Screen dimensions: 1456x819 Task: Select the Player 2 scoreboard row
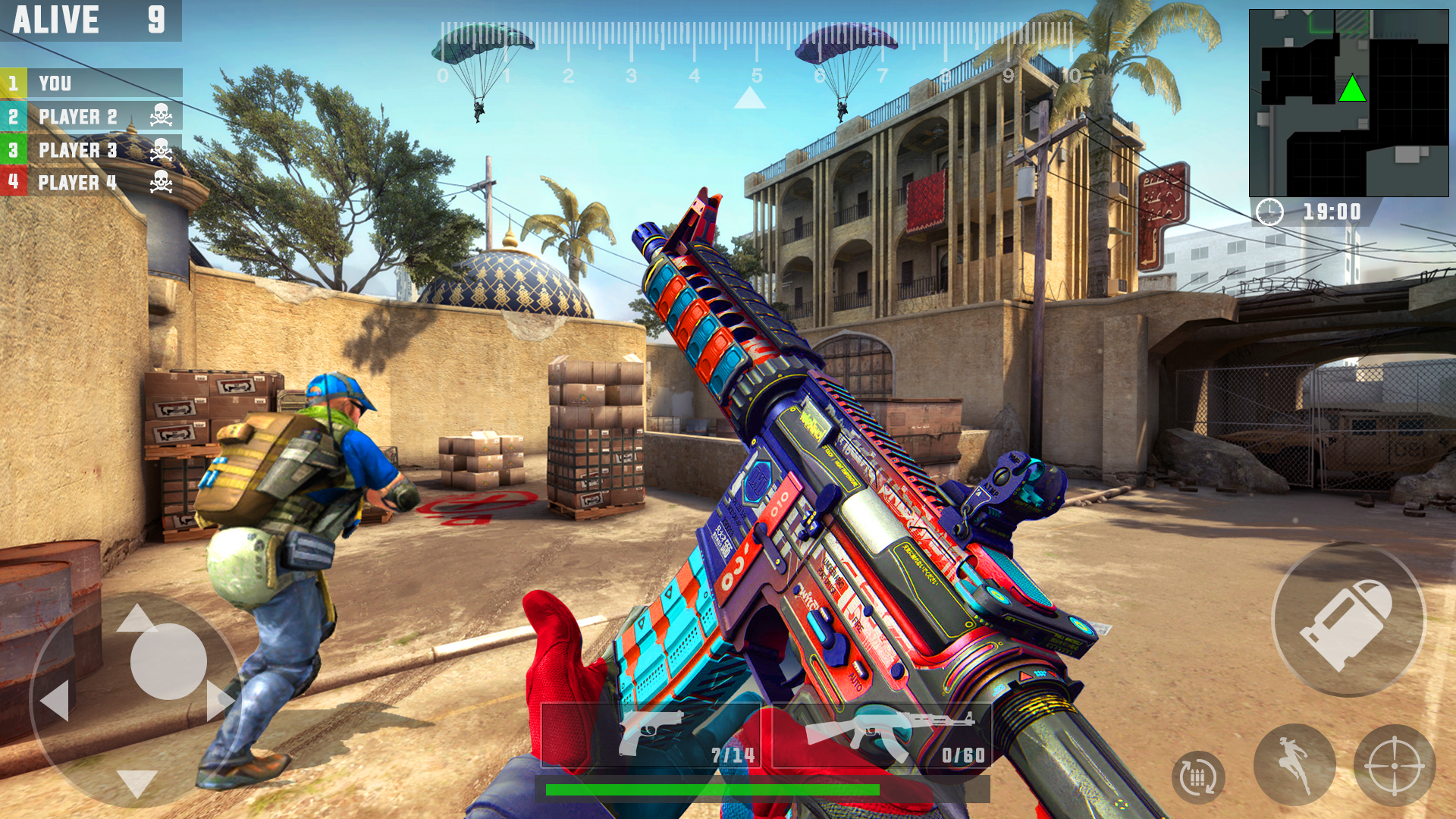(x=91, y=117)
